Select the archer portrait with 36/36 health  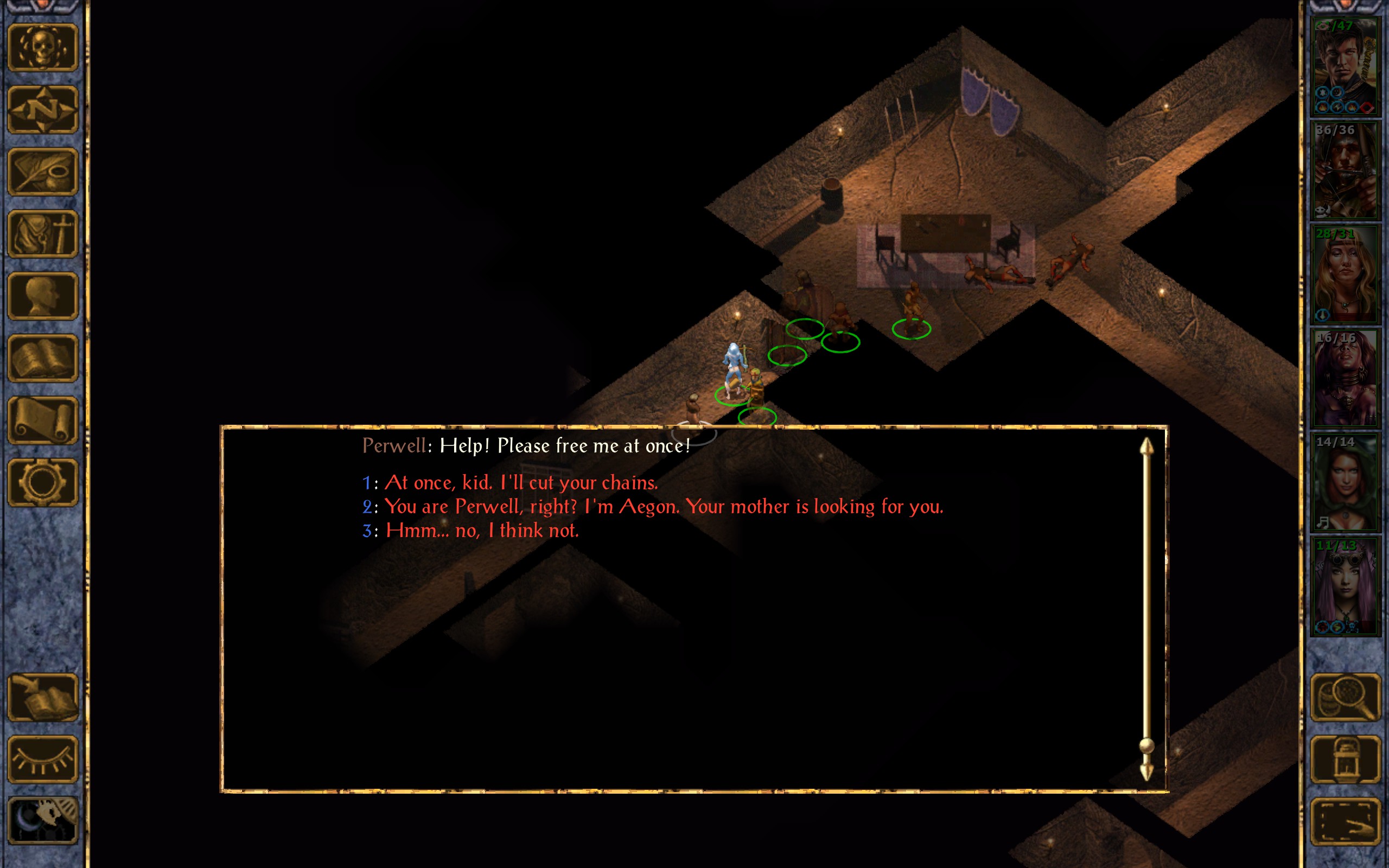pos(1344,170)
